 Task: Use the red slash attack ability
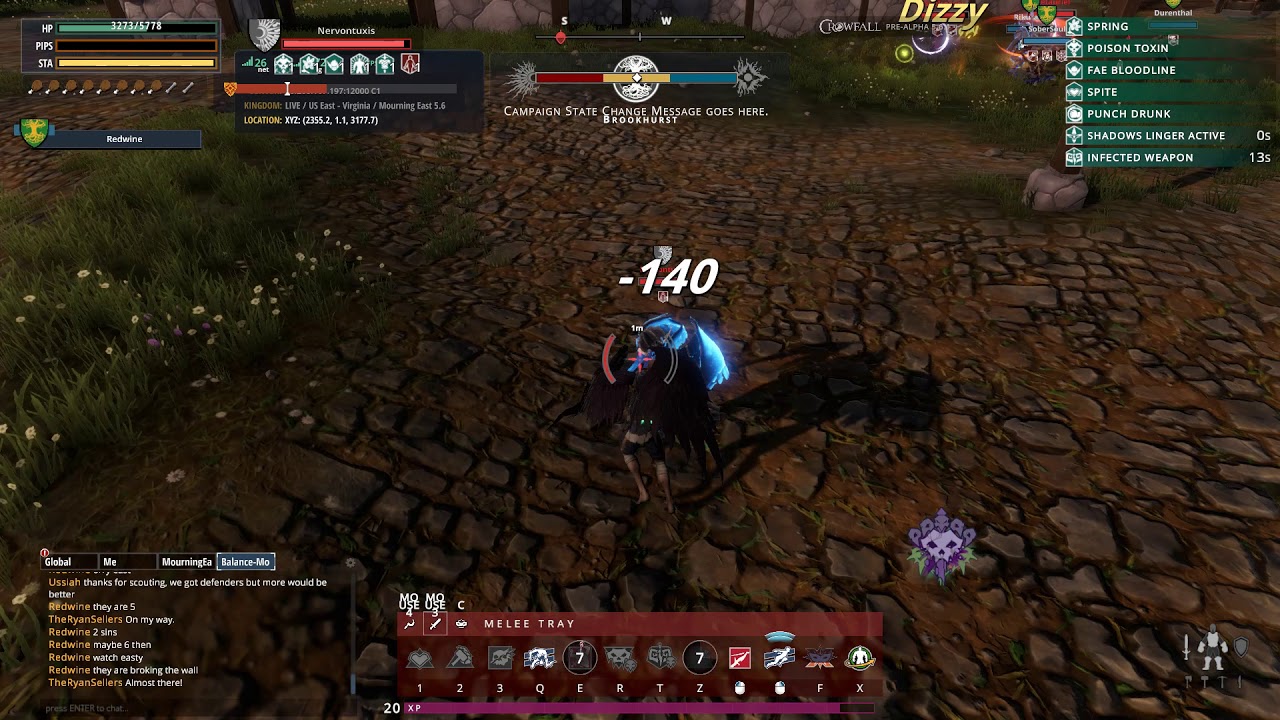click(x=740, y=658)
